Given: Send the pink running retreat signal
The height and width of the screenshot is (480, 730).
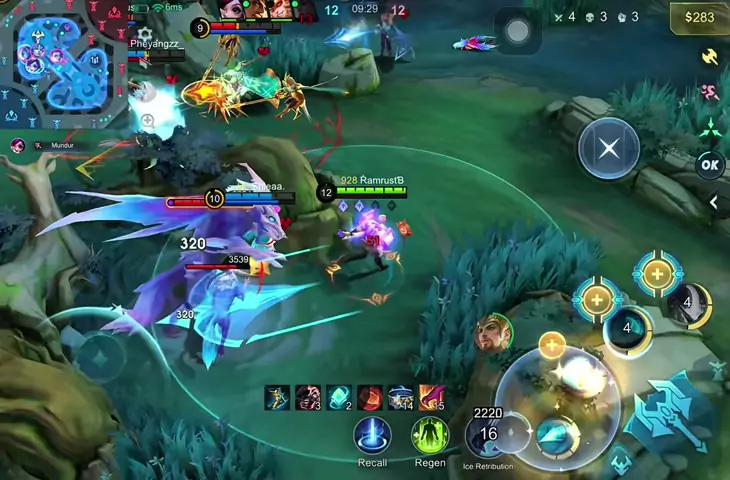Looking at the screenshot, I should 711,92.
